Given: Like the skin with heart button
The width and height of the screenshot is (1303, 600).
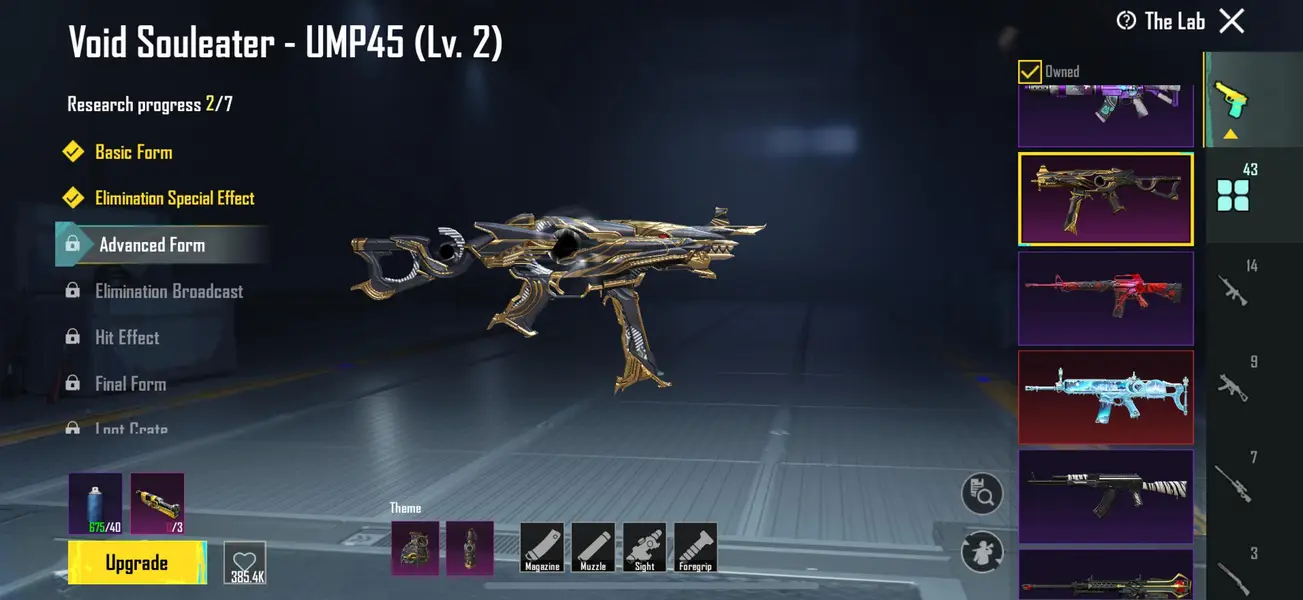Looking at the screenshot, I should [x=244, y=563].
